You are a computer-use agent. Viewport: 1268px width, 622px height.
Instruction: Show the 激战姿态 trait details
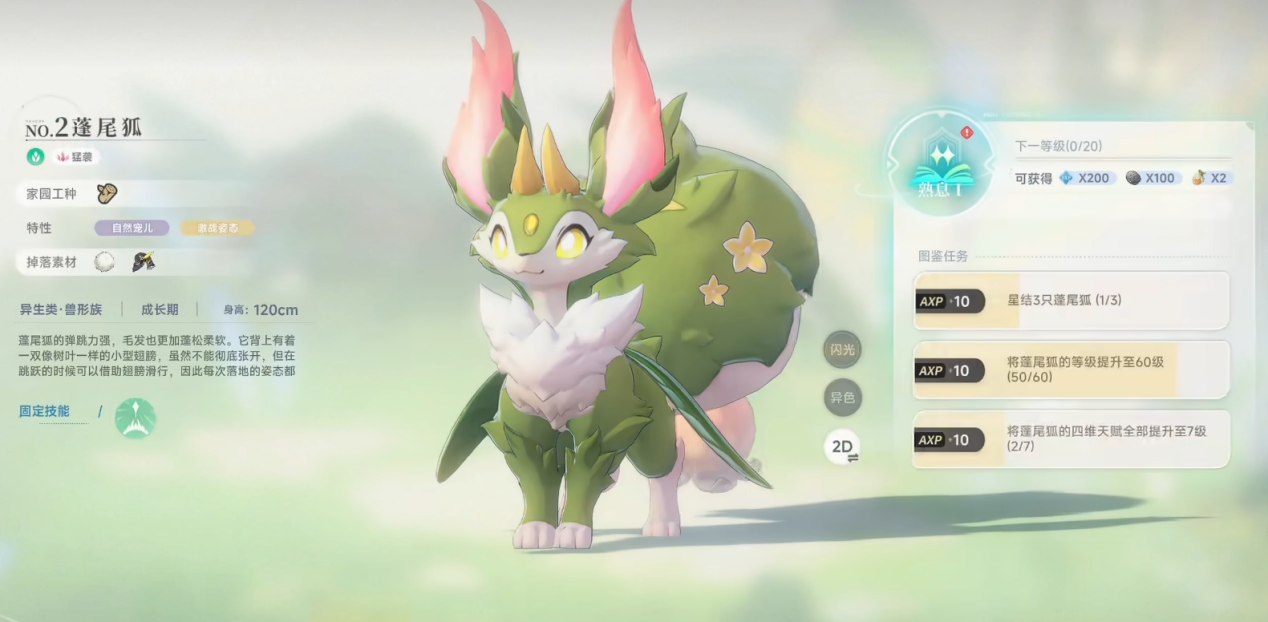tap(217, 228)
